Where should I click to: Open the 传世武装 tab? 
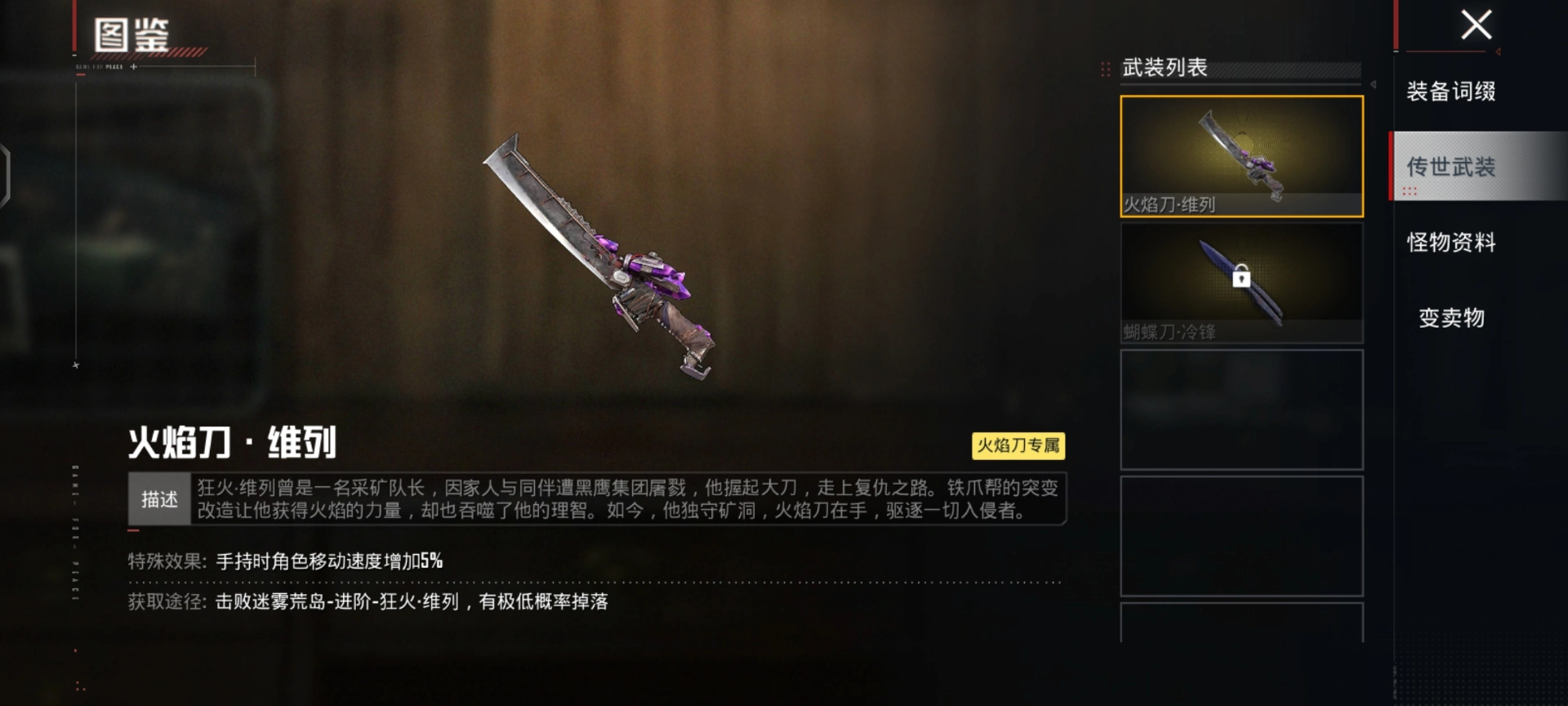coord(1450,167)
